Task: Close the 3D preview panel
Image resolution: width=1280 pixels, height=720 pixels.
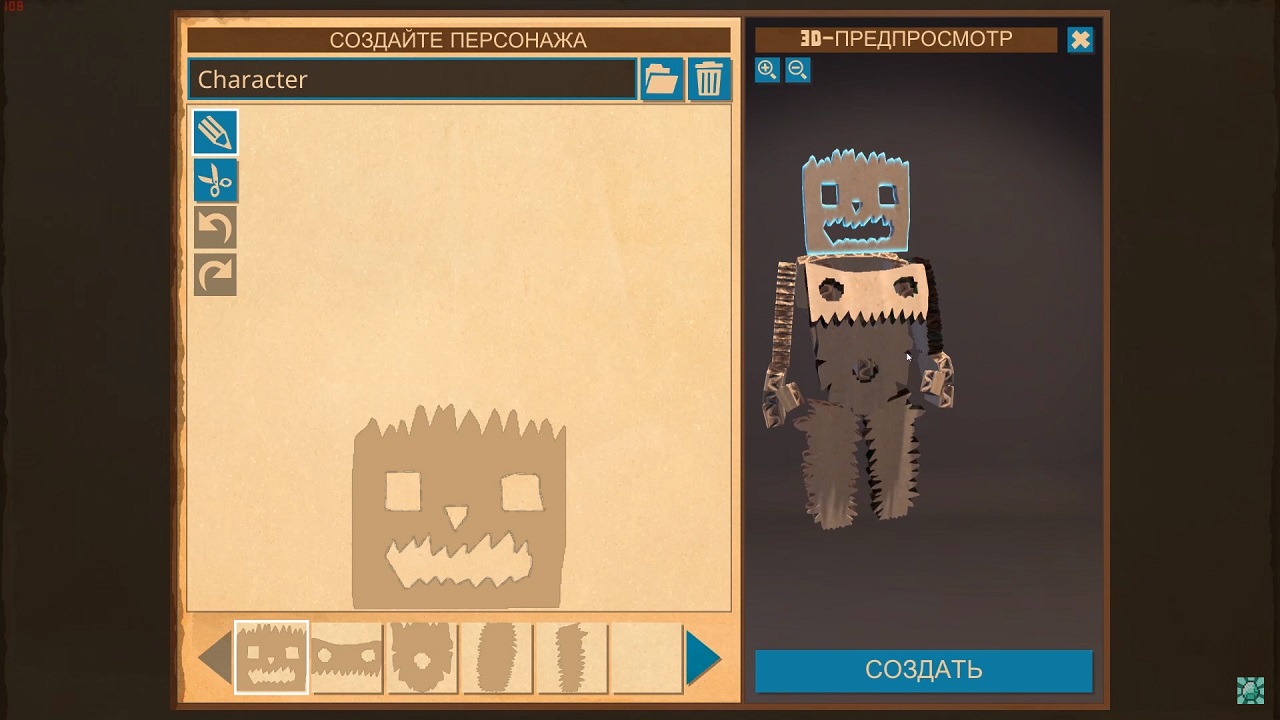Action: [1080, 40]
